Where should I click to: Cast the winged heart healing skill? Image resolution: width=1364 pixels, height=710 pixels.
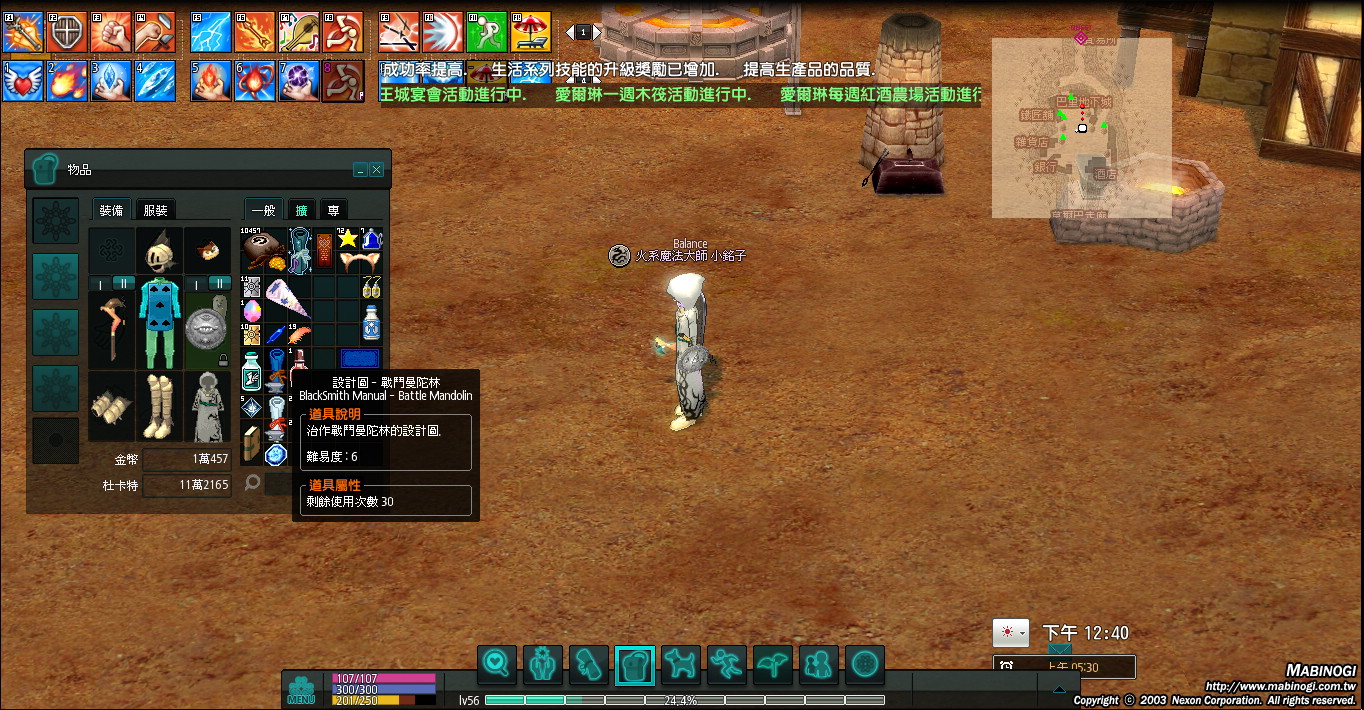pyautogui.click(x=23, y=81)
